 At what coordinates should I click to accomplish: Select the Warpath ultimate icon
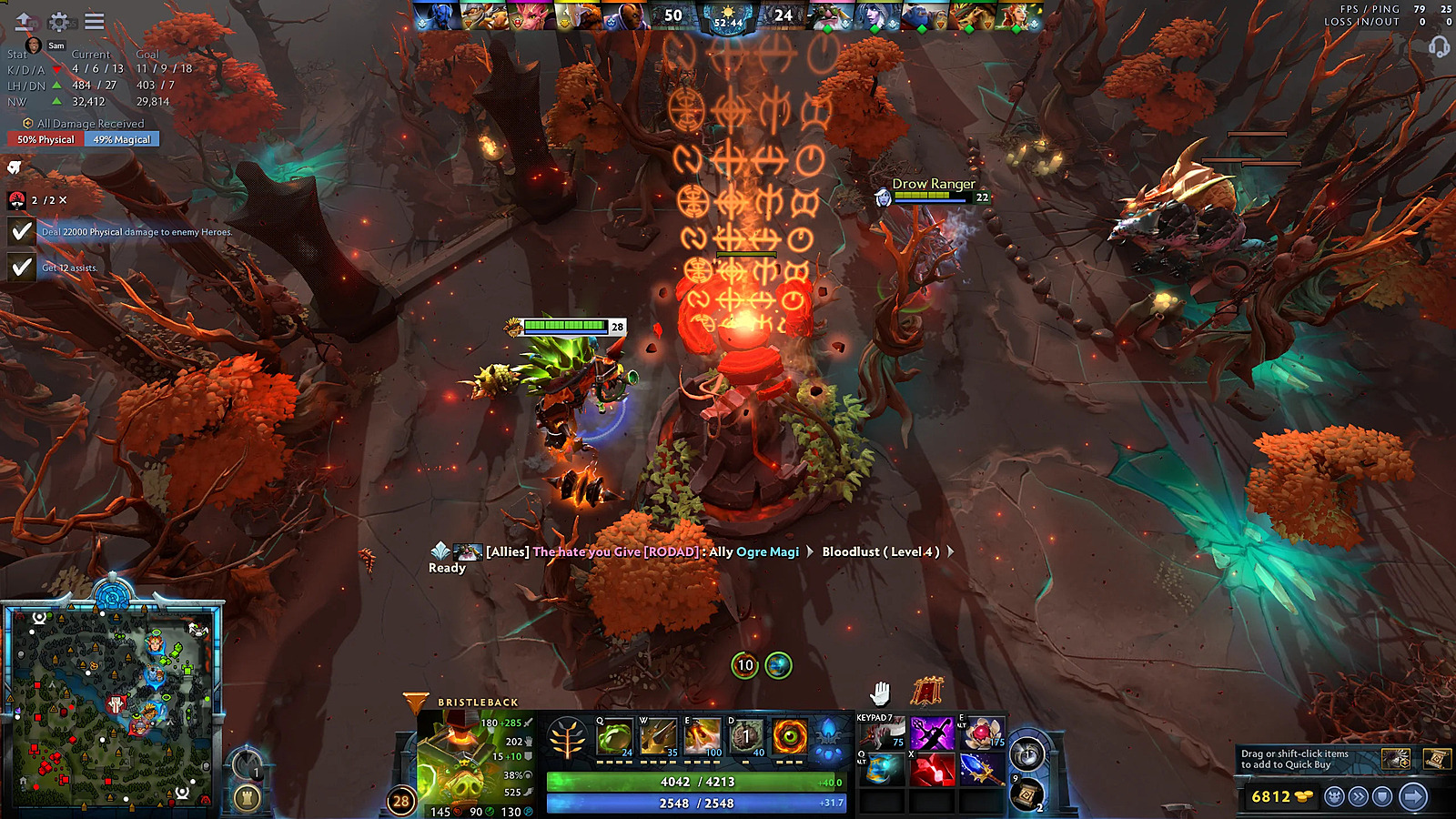[790, 737]
